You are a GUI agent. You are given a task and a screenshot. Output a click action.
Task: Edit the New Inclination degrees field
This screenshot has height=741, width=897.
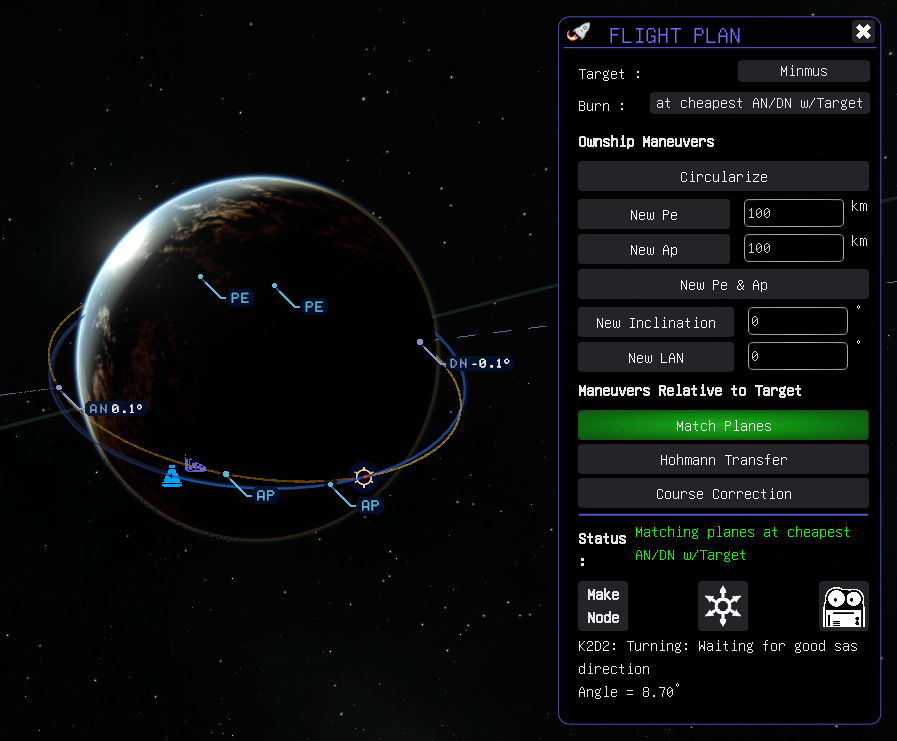(x=797, y=321)
